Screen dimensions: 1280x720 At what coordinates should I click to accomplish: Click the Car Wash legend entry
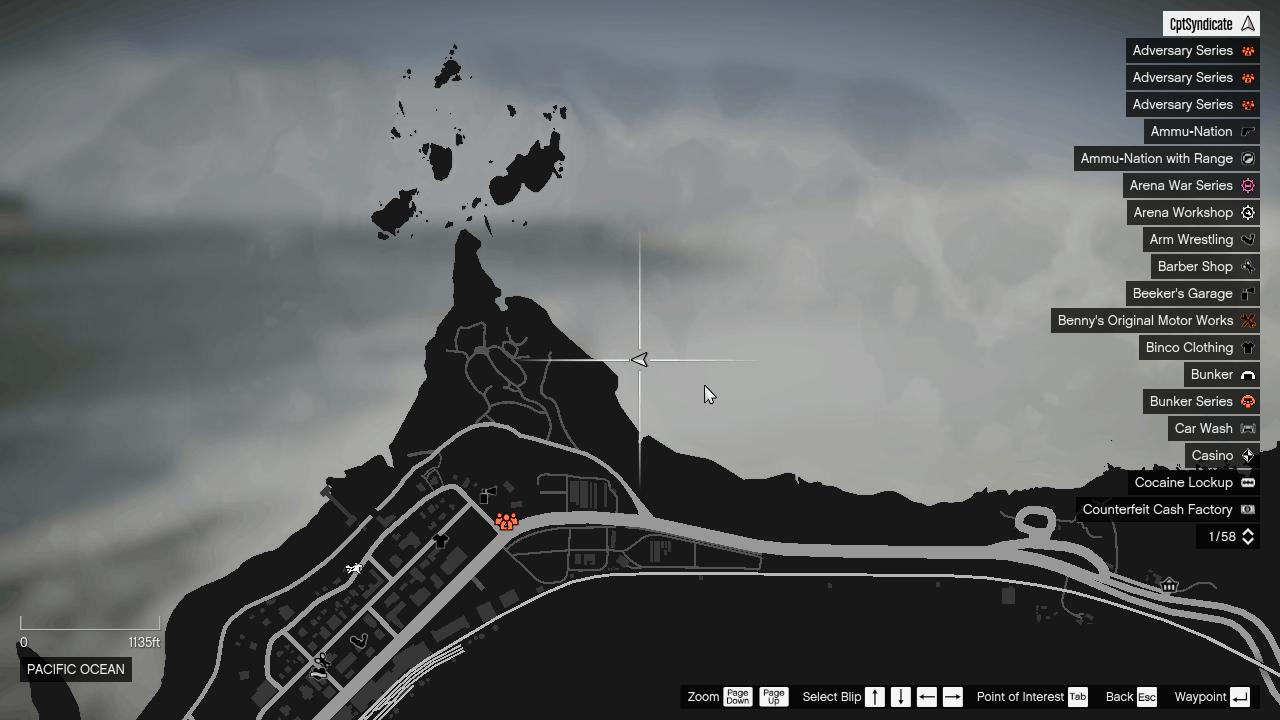(x=1212, y=428)
